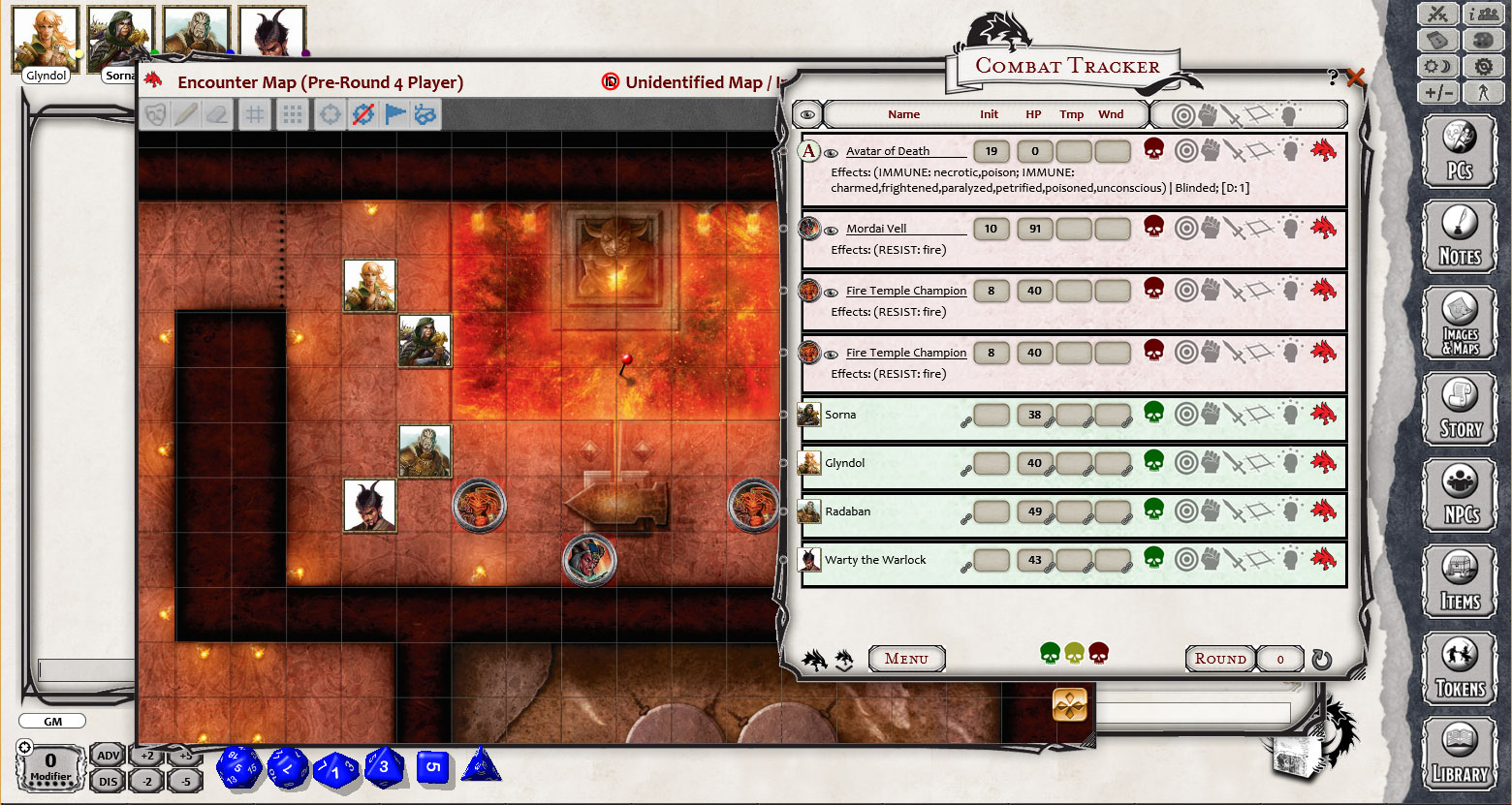Viewport: 1512px width, 805px height.
Task: Enable the ADV advantage modifier button
Action: pos(107,755)
